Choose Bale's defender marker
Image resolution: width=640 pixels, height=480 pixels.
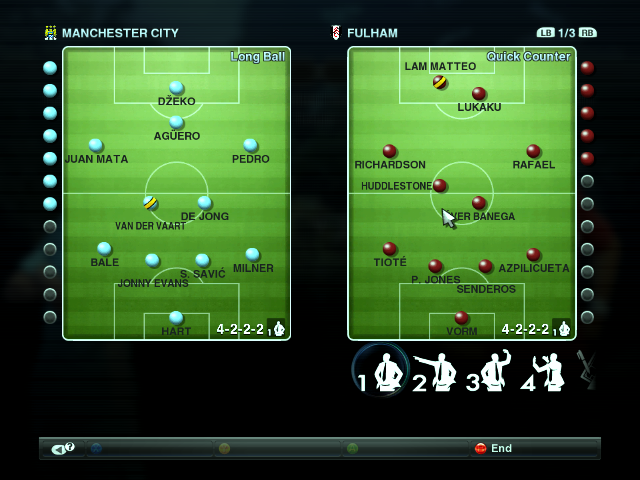point(104,248)
